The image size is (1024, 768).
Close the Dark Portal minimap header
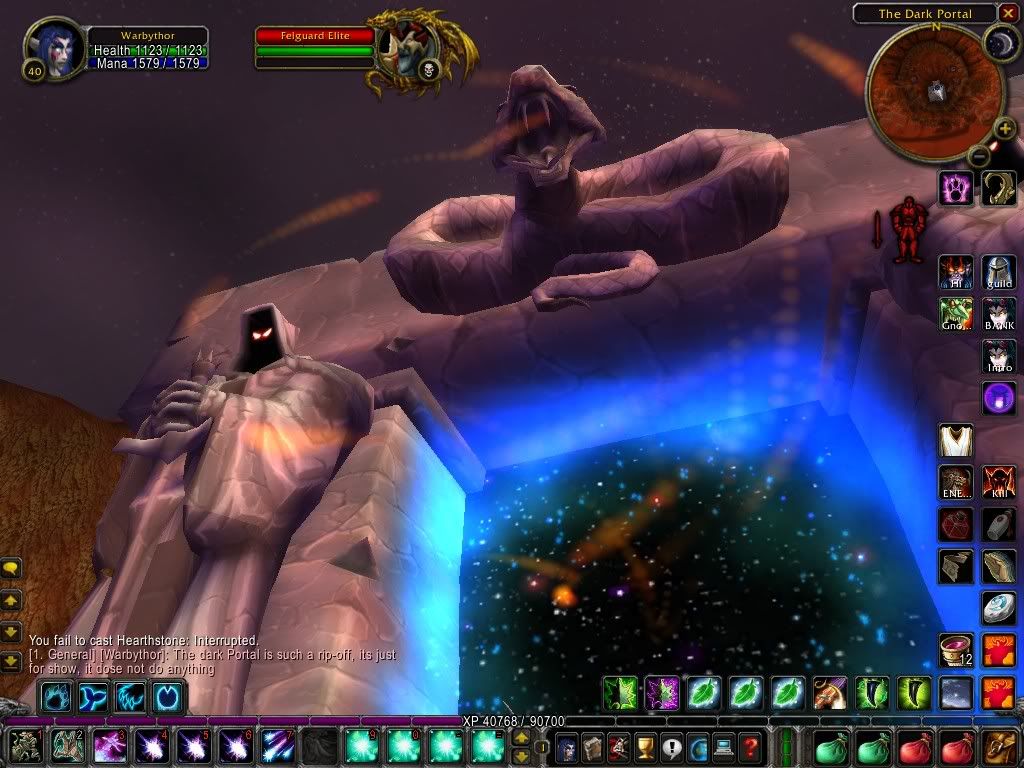point(1009,13)
